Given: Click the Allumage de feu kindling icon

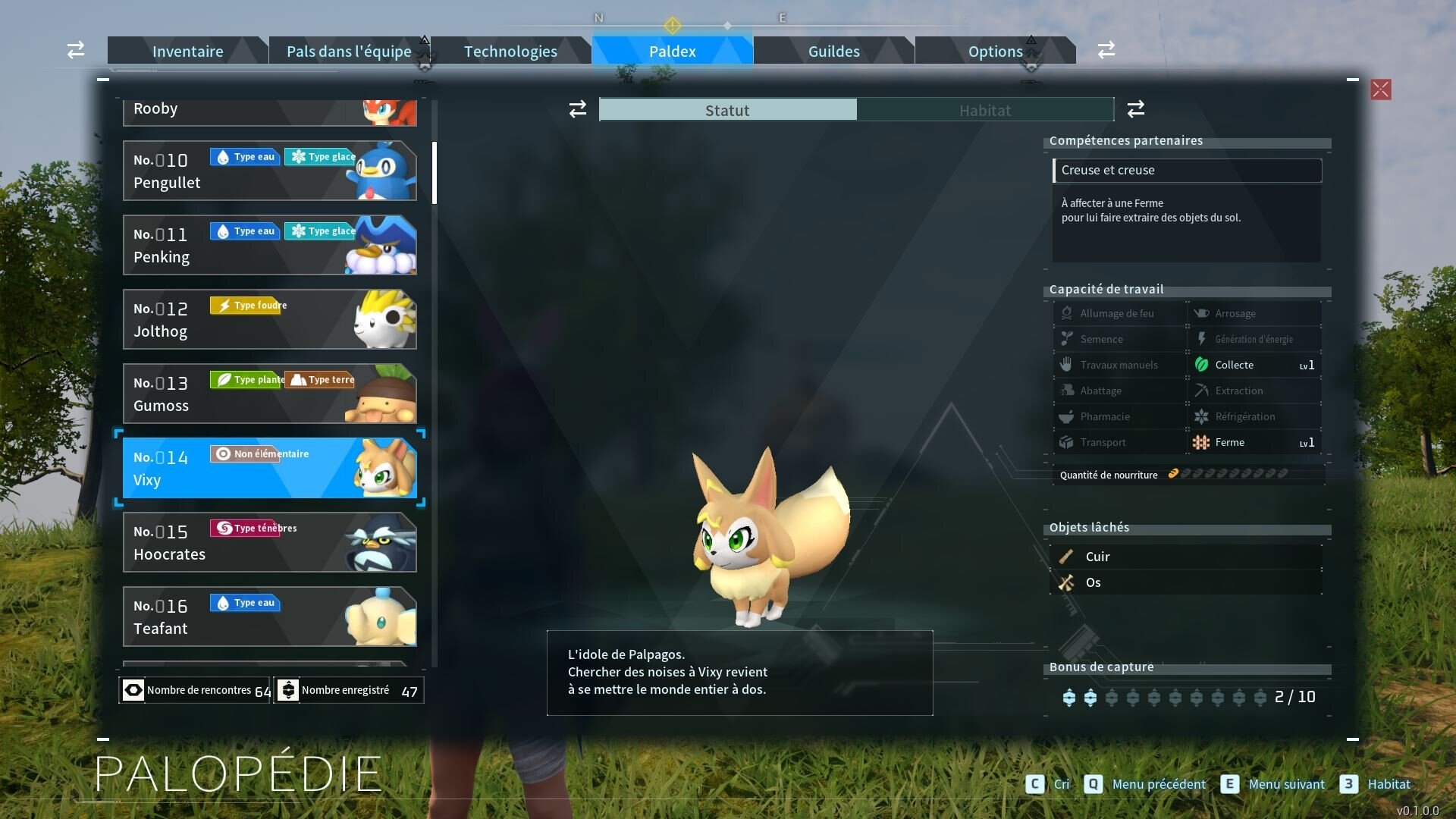Looking at the screenshot, I should coord(1066,313).
